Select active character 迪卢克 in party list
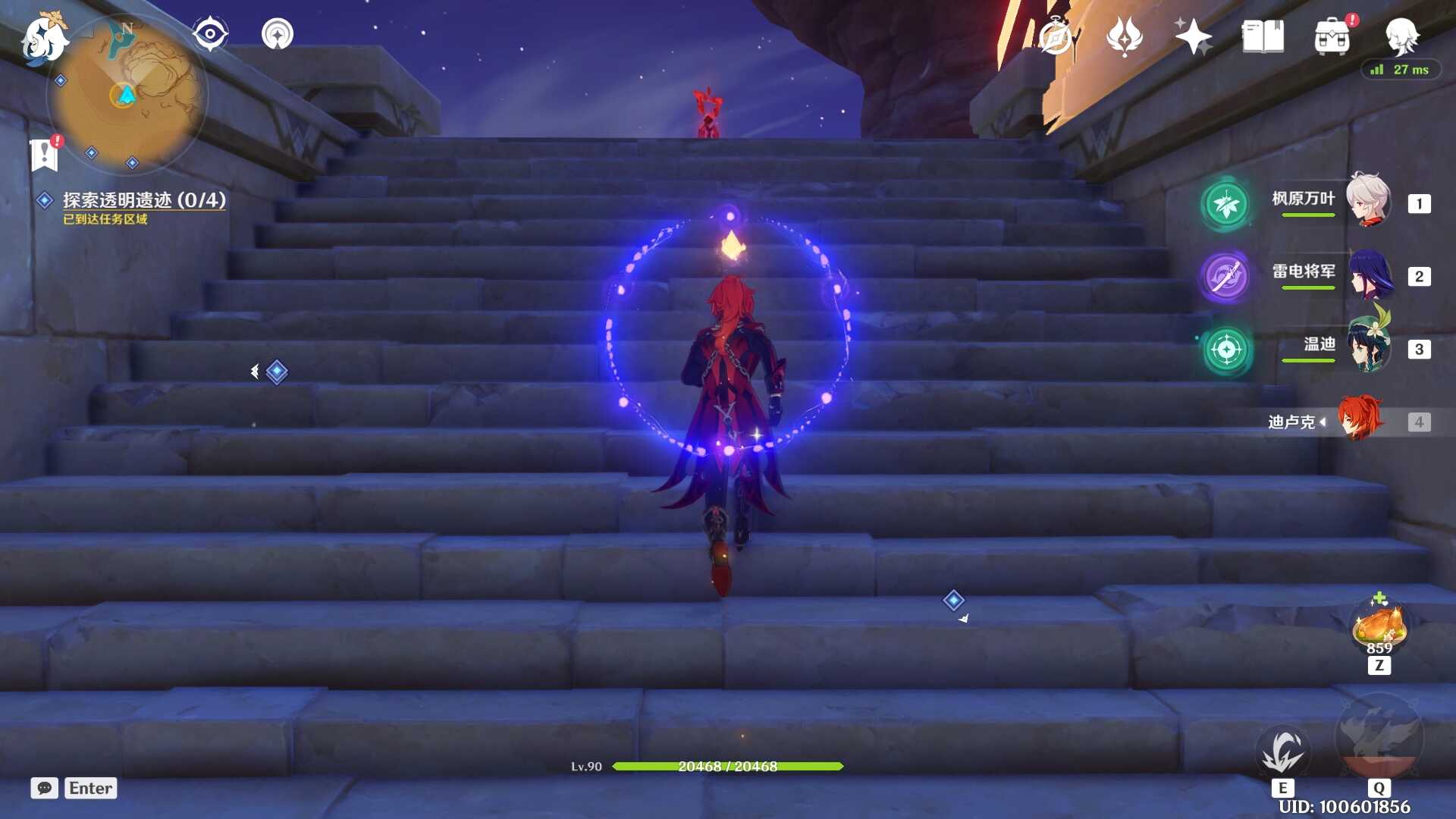The width and height of the screenshot is (1456, 819). [1360, 419]
